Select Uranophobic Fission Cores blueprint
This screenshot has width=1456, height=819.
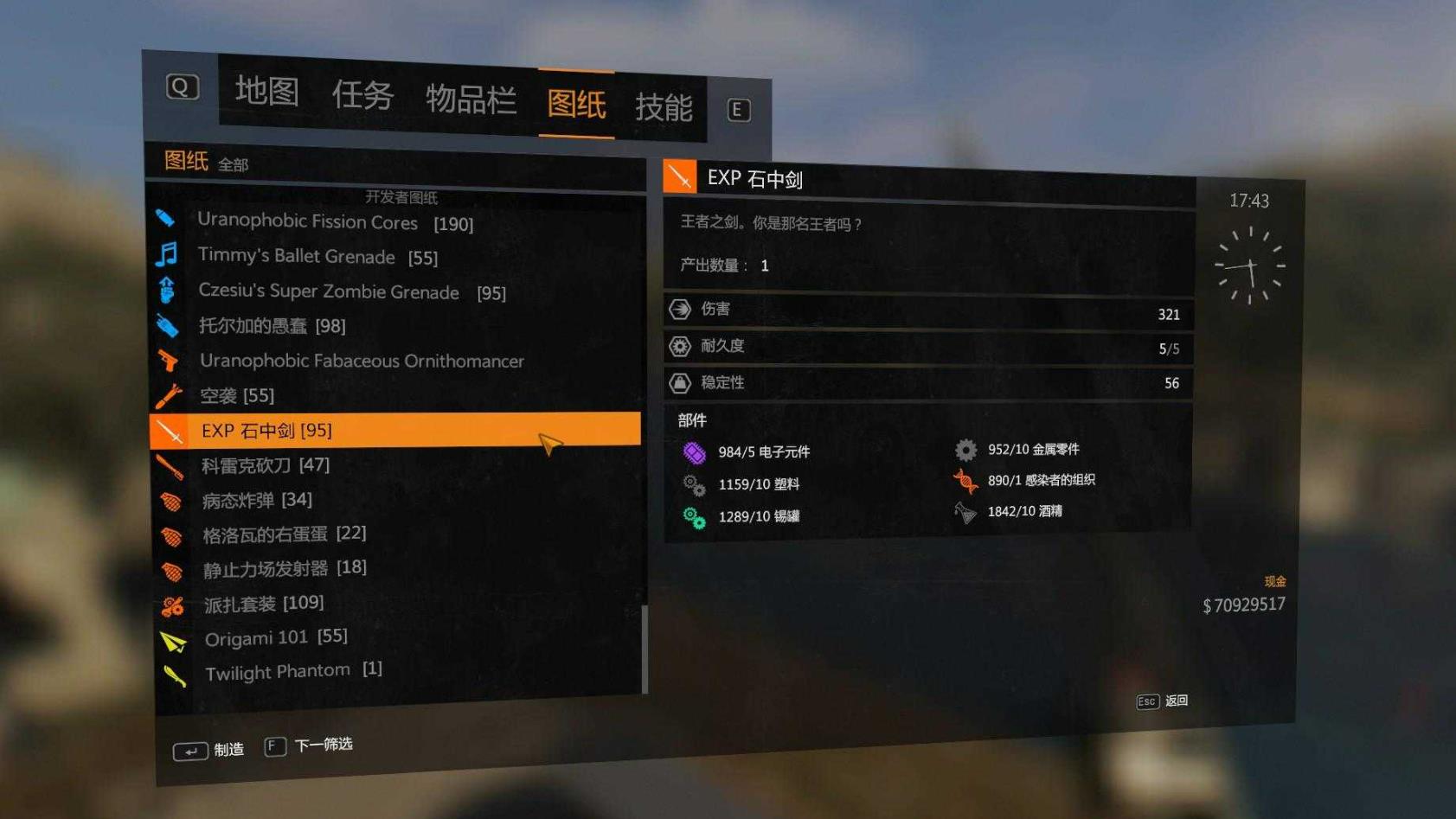tap(335, 222)
